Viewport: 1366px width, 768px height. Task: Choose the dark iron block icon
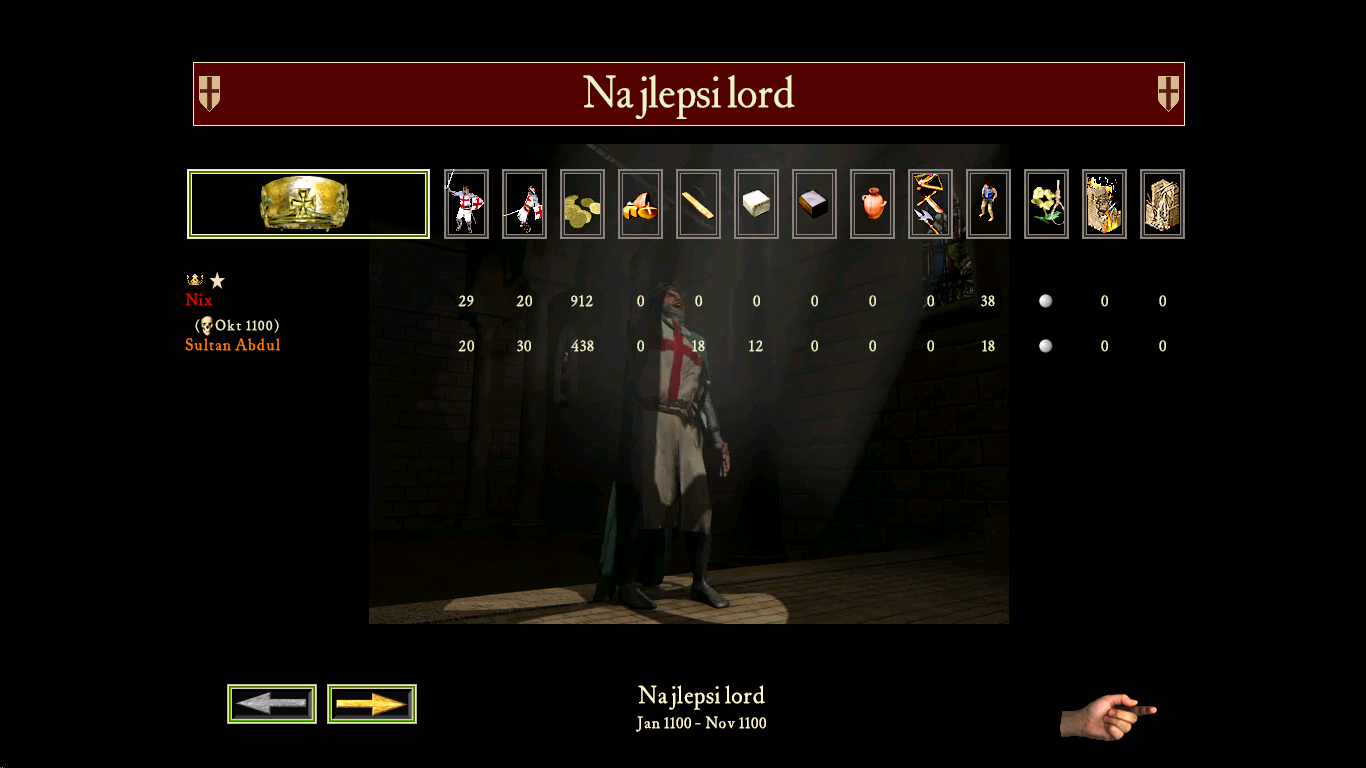tap(814, 204)
